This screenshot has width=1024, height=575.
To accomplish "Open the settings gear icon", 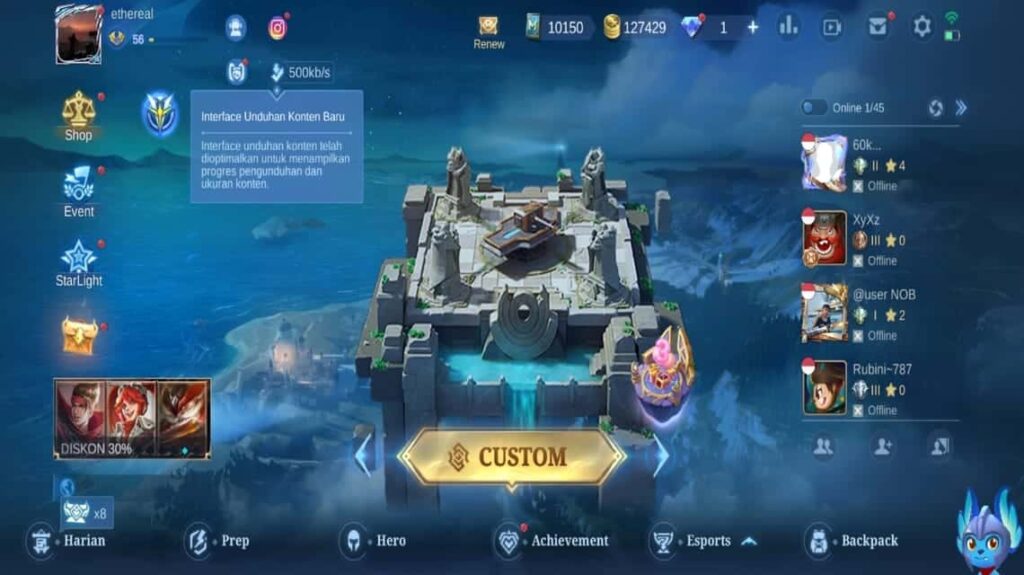I will [x=921, y=27].
